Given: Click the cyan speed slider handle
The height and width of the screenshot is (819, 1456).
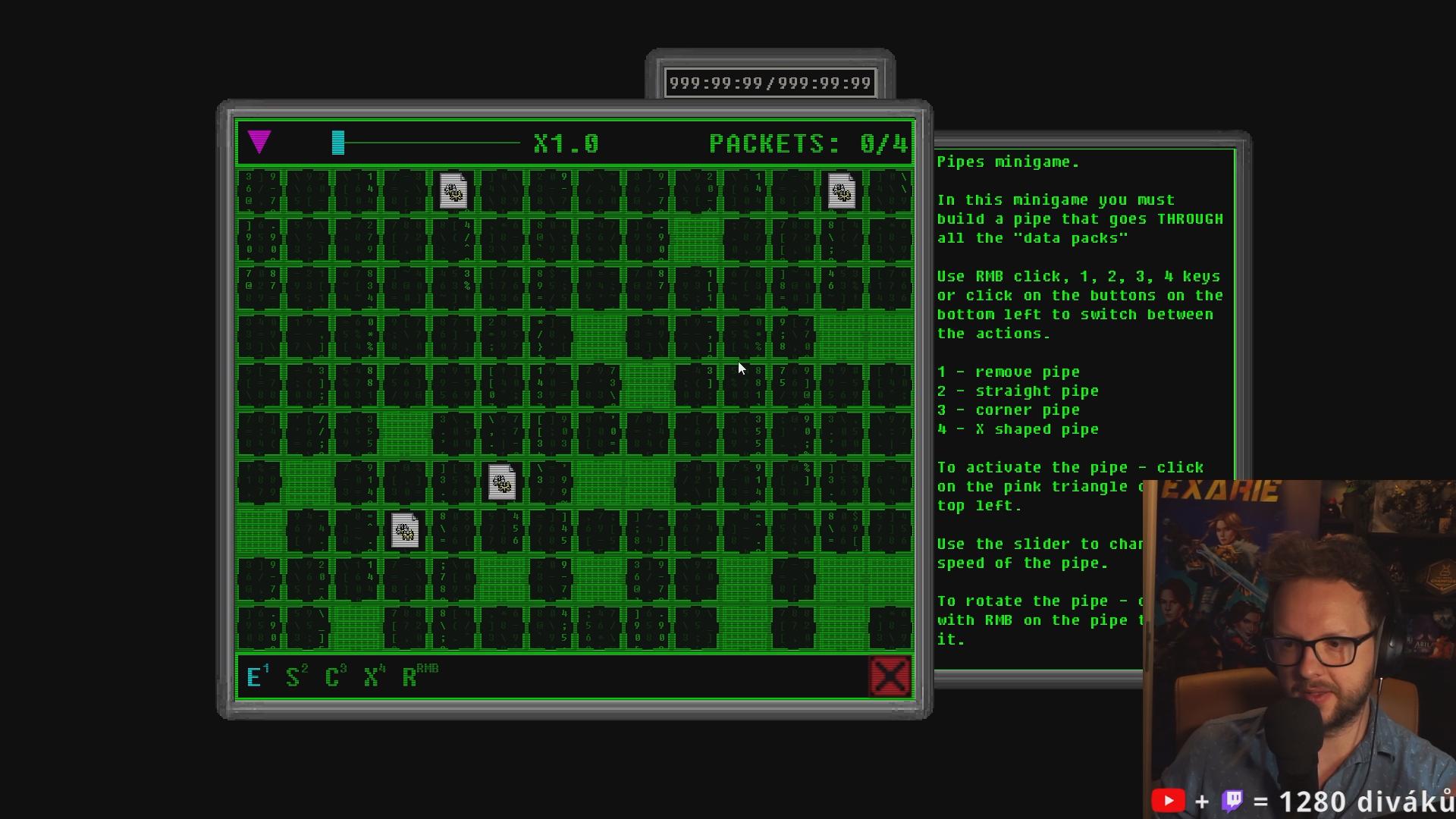Looking at the screenshot, I should pyautogui.click(x=338, y=143).
